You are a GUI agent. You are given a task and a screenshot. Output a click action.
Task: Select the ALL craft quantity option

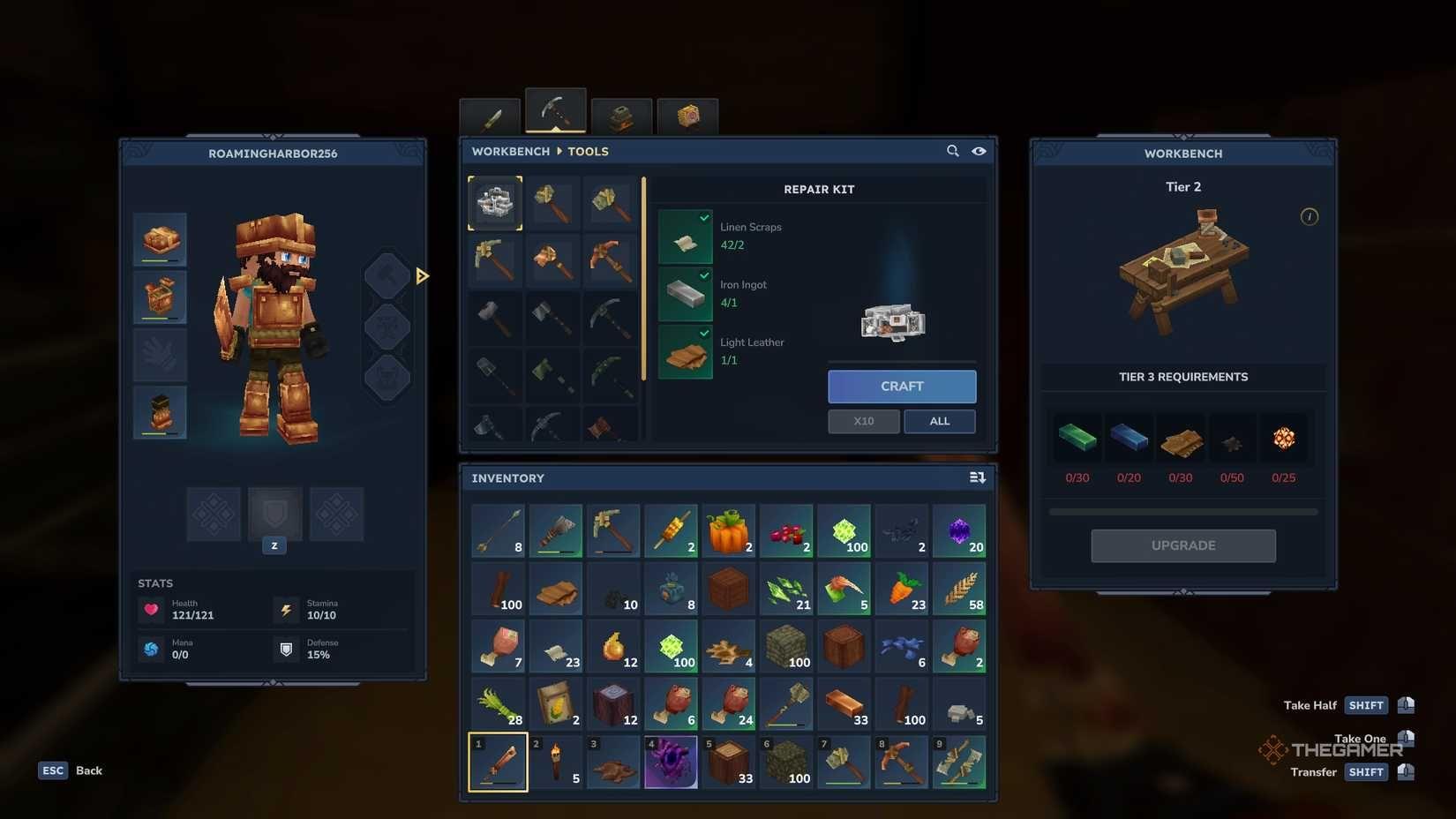(x=939, y=421)
